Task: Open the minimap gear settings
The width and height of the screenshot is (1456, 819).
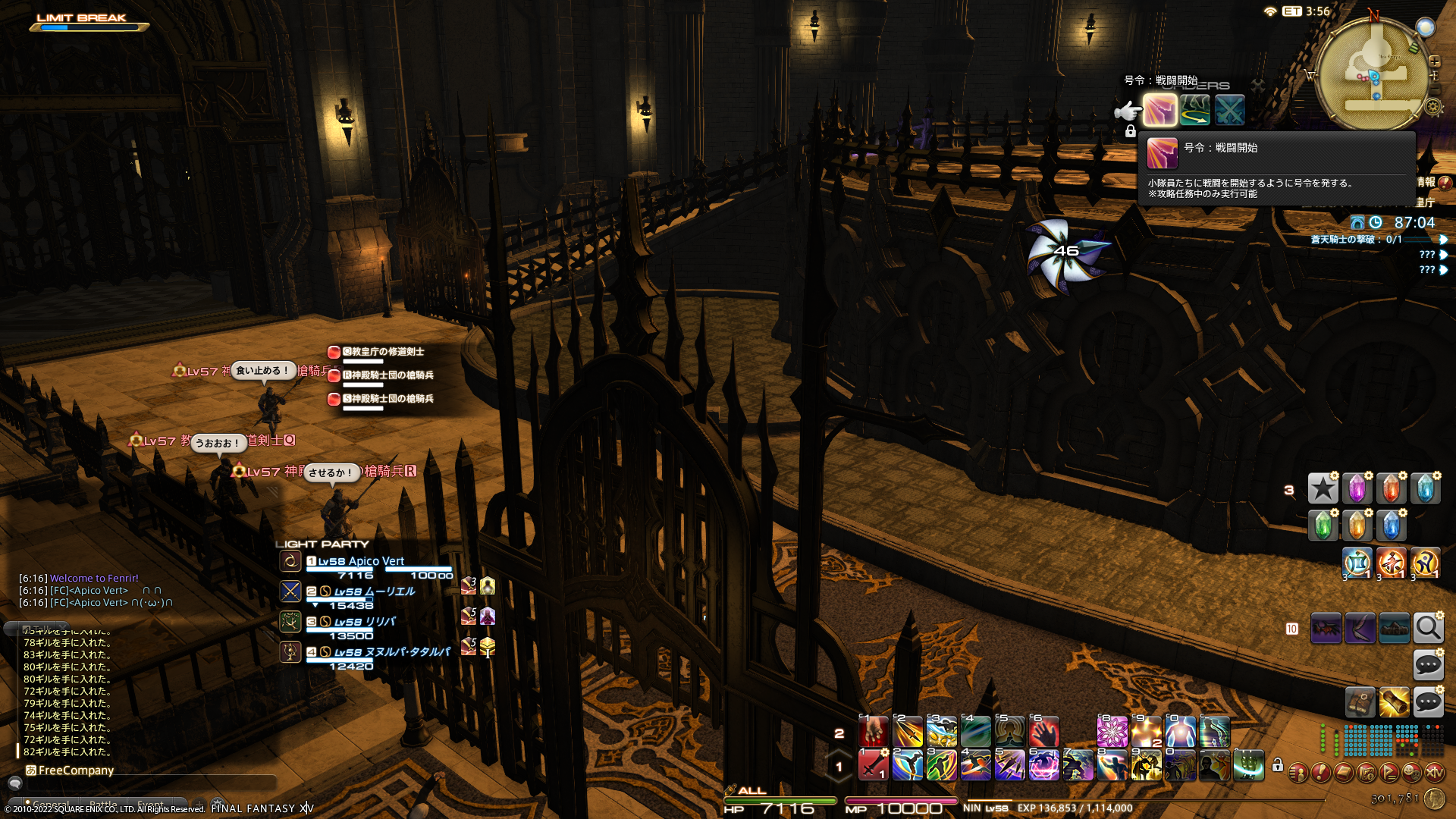Action: pyautogui.click(x=1432, y=107)
